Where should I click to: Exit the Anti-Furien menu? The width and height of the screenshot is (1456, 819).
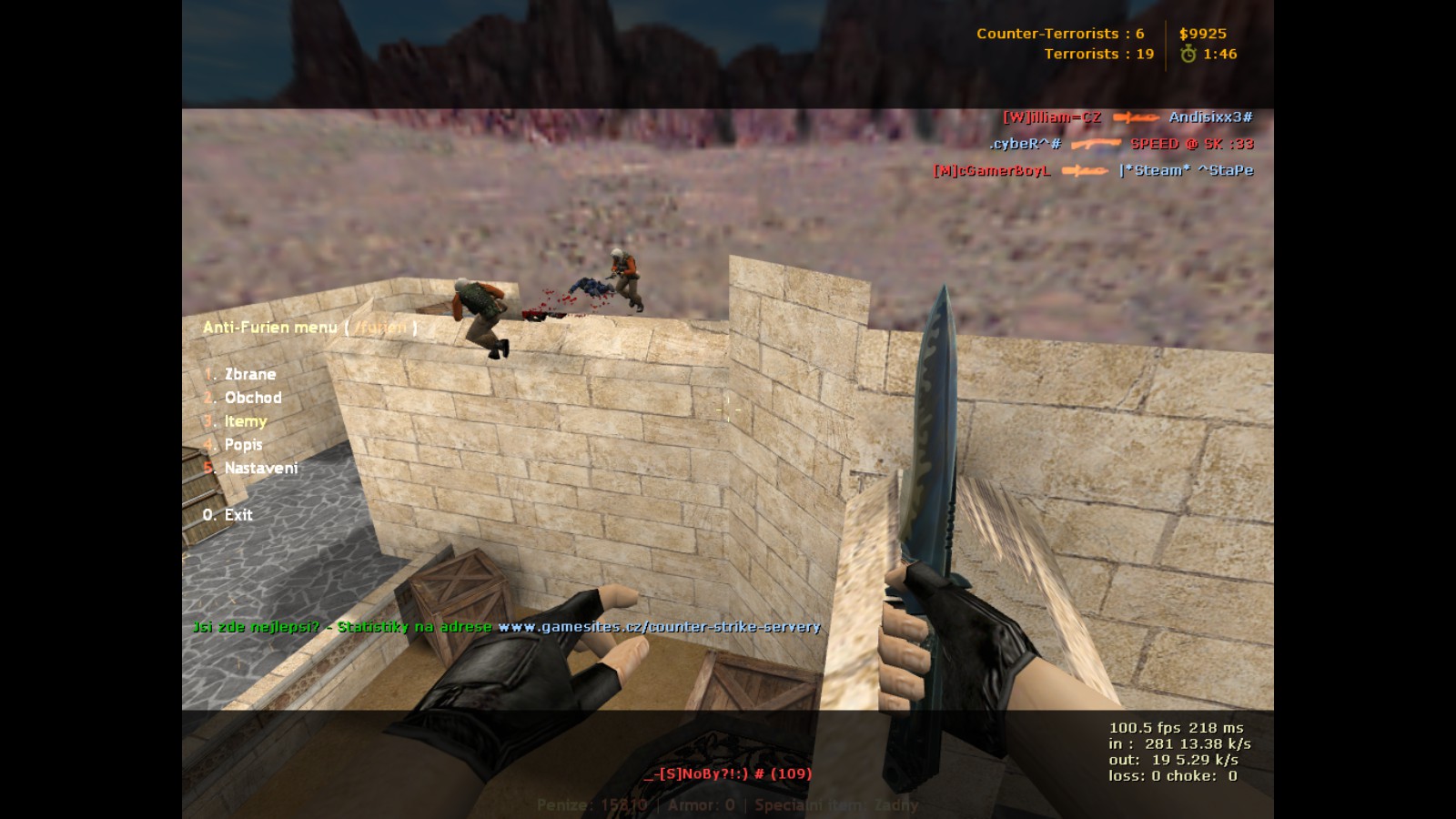pos(238,515)
